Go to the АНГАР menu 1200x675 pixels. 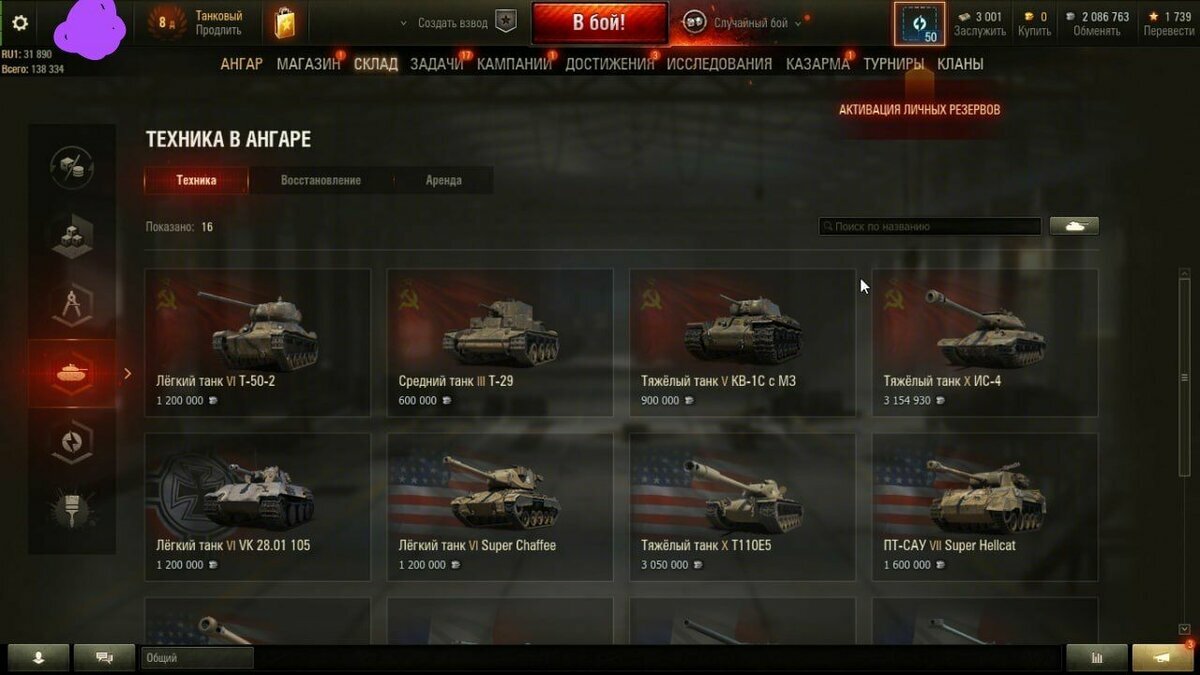pos(241,64)
